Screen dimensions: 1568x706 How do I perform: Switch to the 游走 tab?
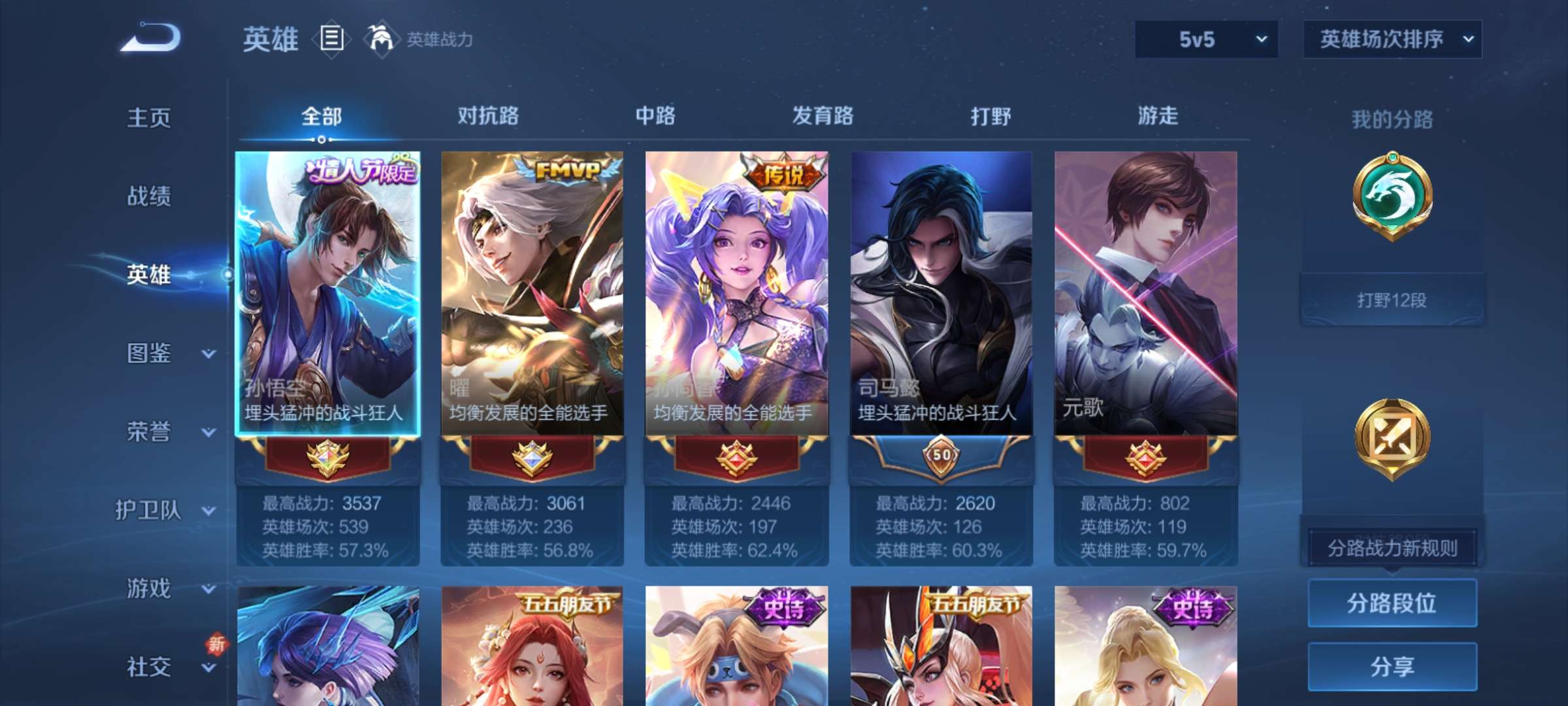(x=1156, y=116)
